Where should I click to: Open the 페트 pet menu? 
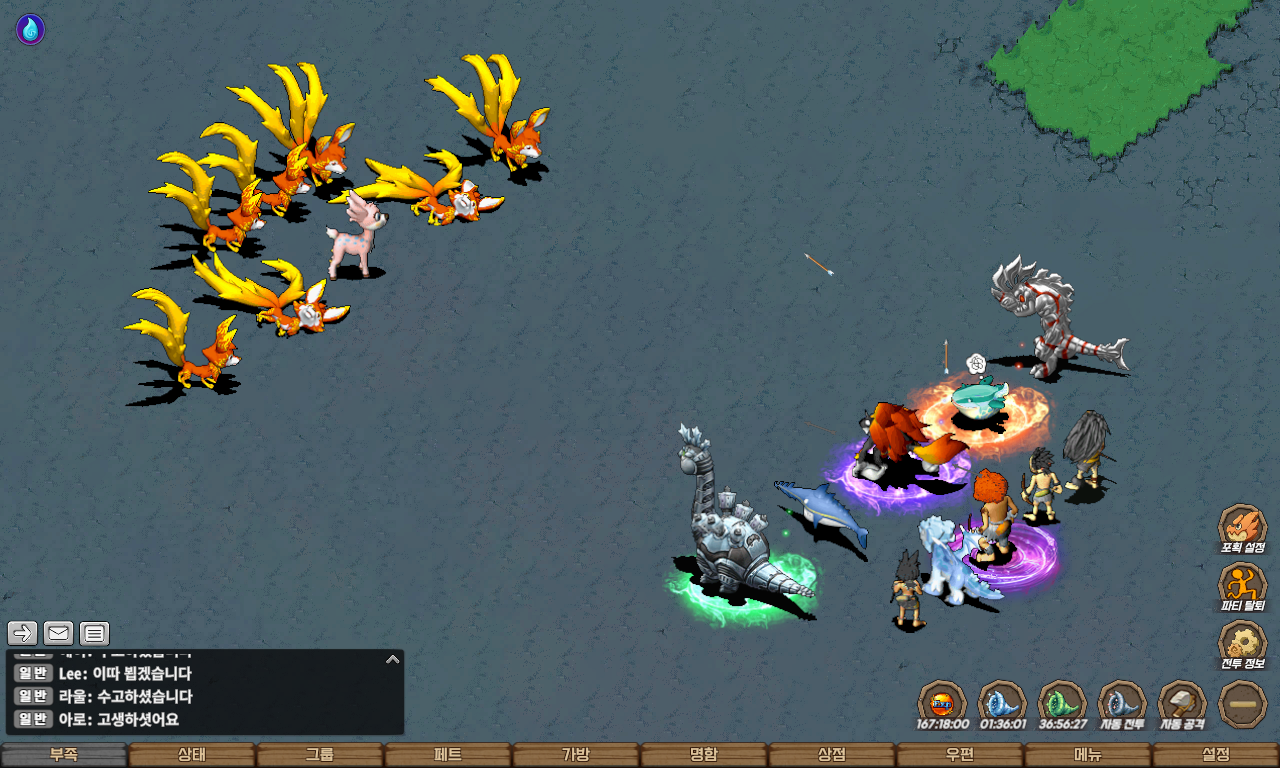point(448,755)
